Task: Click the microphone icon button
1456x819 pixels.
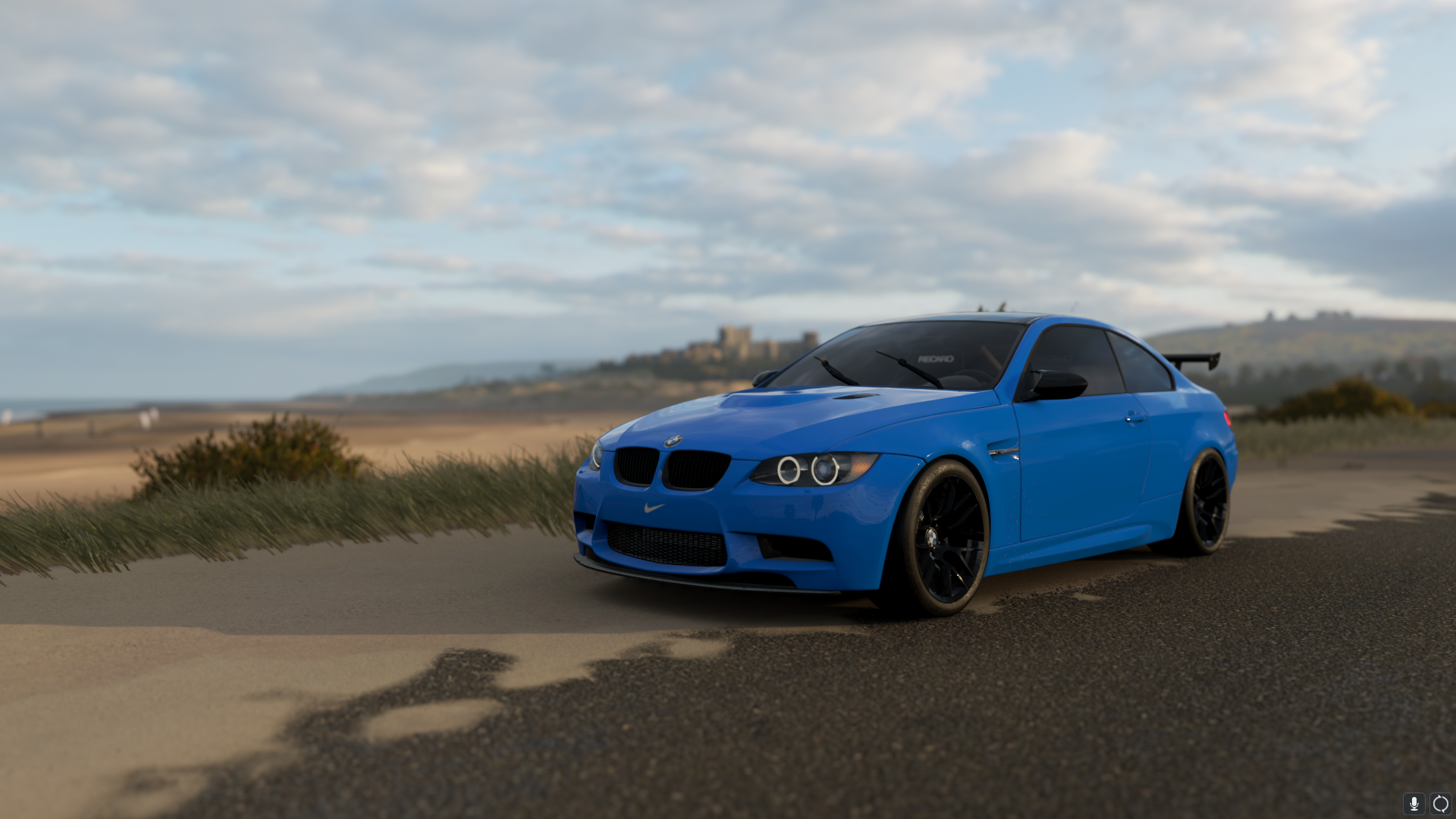Action: pyautogui.click(x=1414, y=804)
